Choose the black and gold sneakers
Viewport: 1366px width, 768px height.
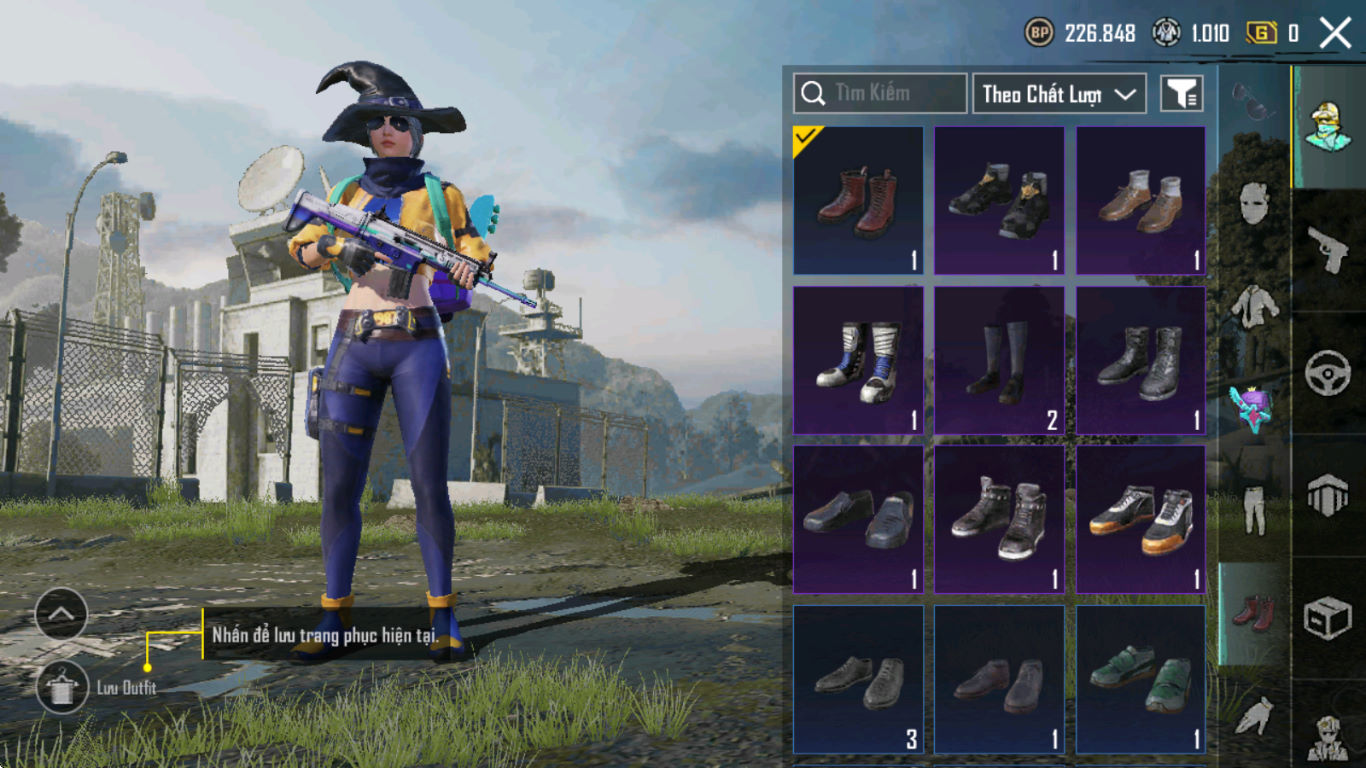point(999,201)
